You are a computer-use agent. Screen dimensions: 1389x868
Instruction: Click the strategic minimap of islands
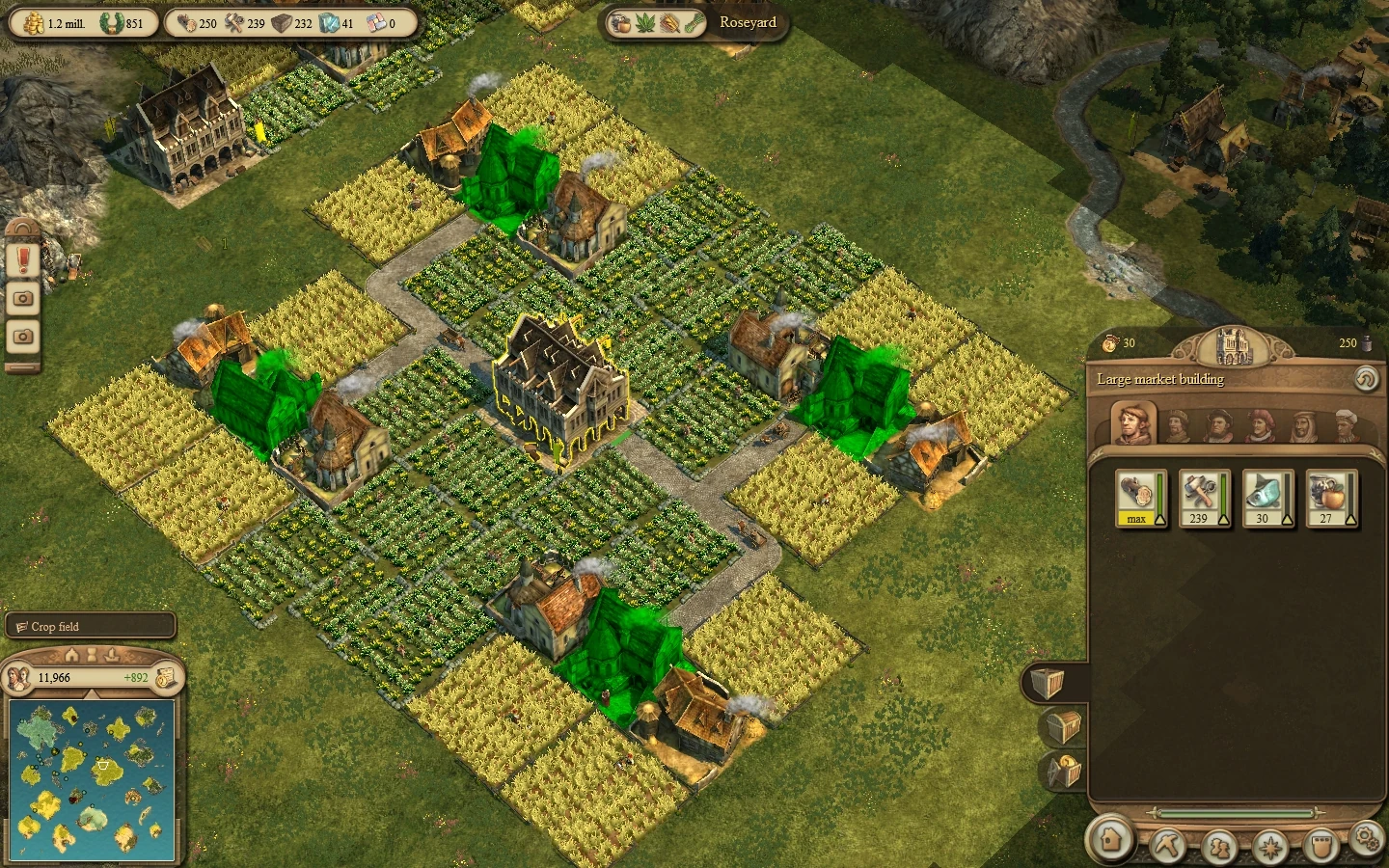pyautogui.click(x=93, y=779)
